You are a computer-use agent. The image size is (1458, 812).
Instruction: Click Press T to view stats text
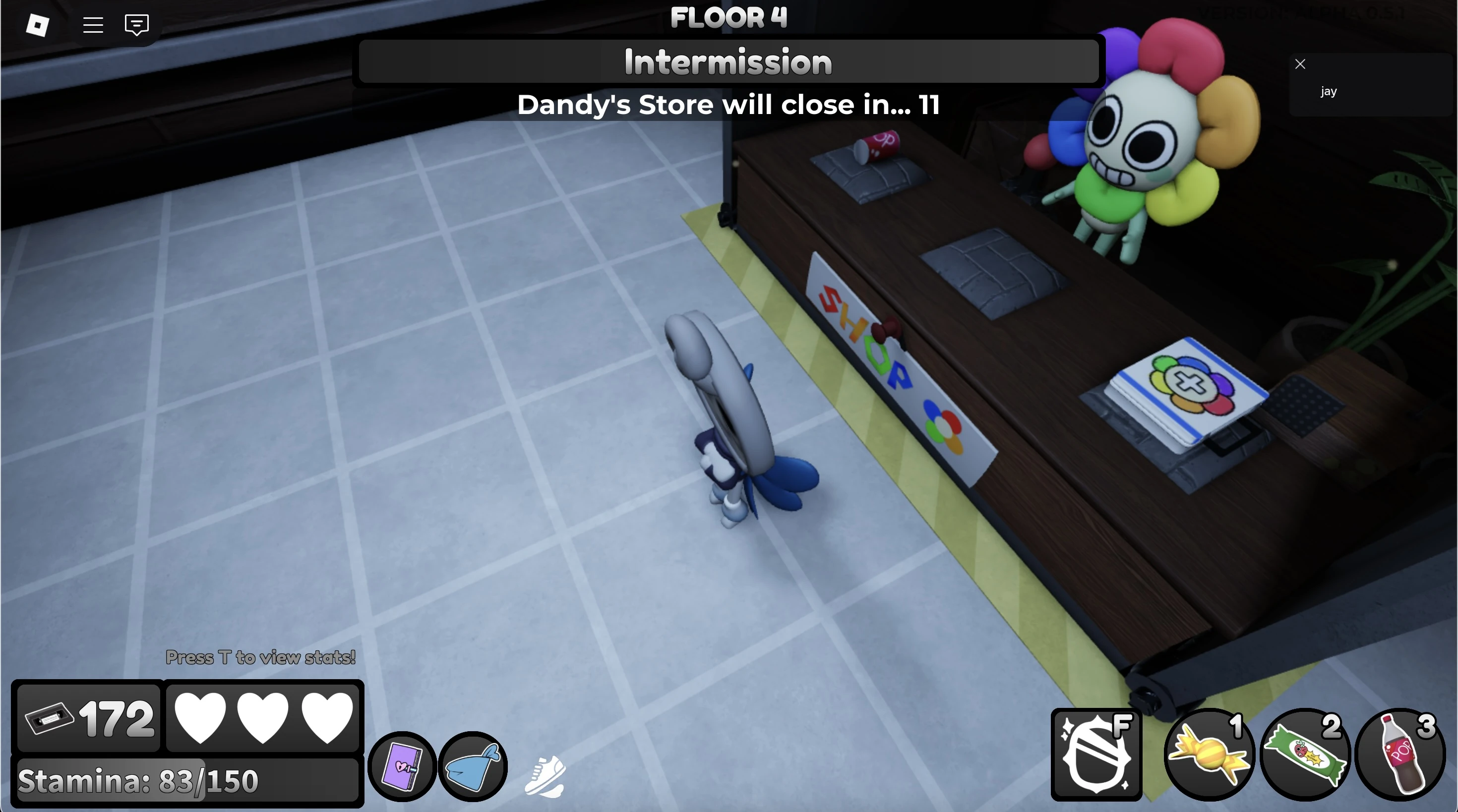click(x=260, y=657)
